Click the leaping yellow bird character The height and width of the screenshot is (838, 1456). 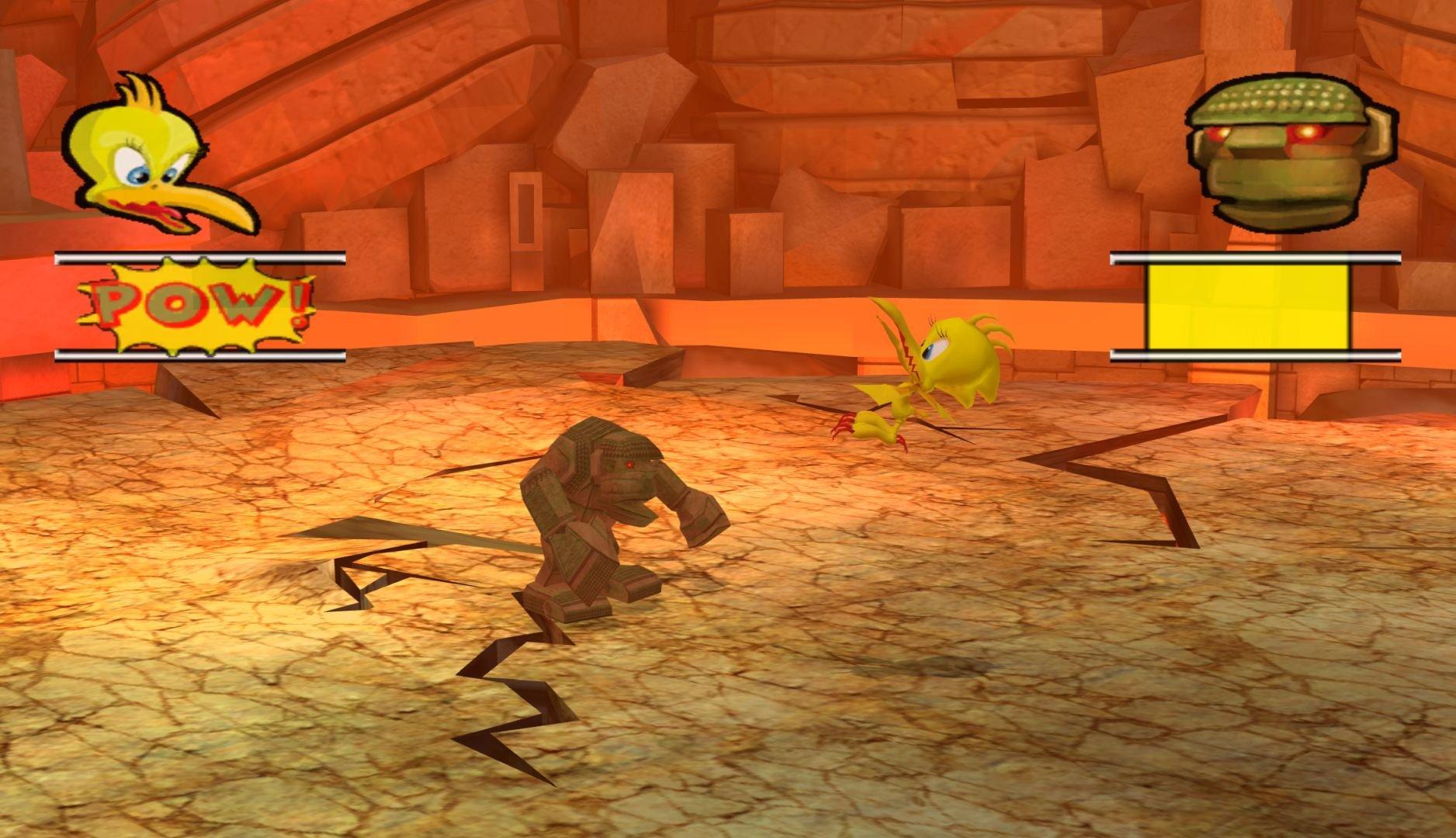(x=939, y=372)
